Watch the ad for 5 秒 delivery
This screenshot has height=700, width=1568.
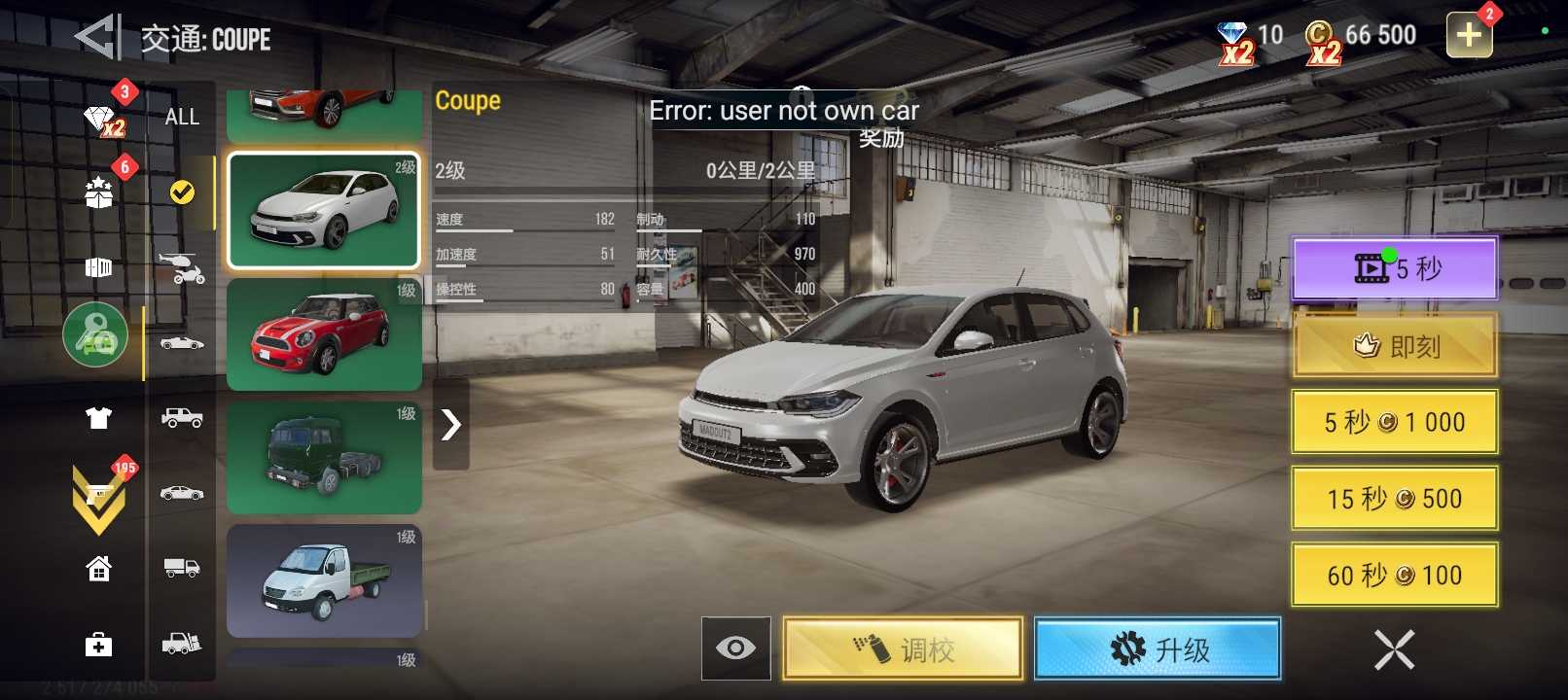pyautogui.click(x=1394, y=268)
